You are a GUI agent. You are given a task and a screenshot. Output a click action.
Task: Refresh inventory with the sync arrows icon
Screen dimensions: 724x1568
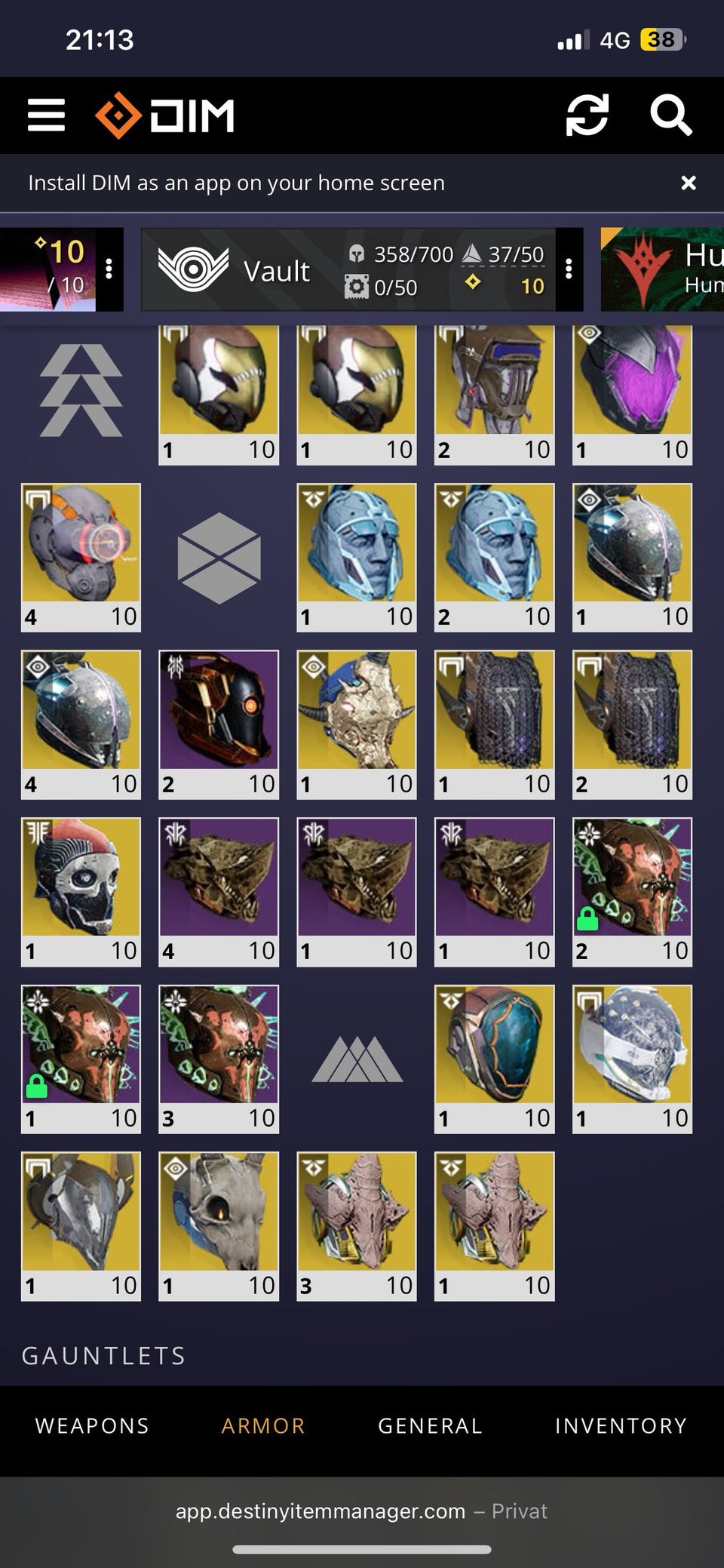click(x=587, y=115)
